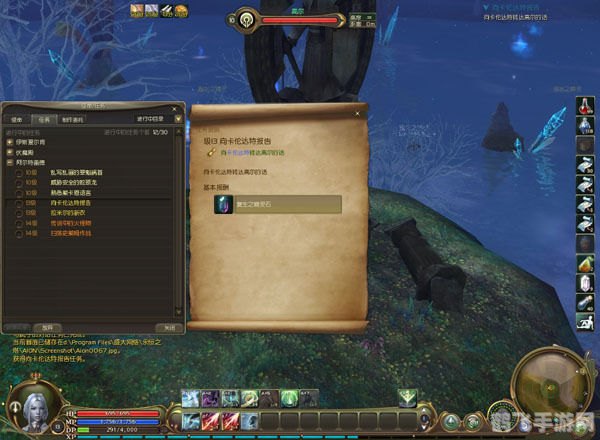This screenshot has height=440, width=600.
Task: Open the 进行中目录 dropdown
Action: point(152,117)
